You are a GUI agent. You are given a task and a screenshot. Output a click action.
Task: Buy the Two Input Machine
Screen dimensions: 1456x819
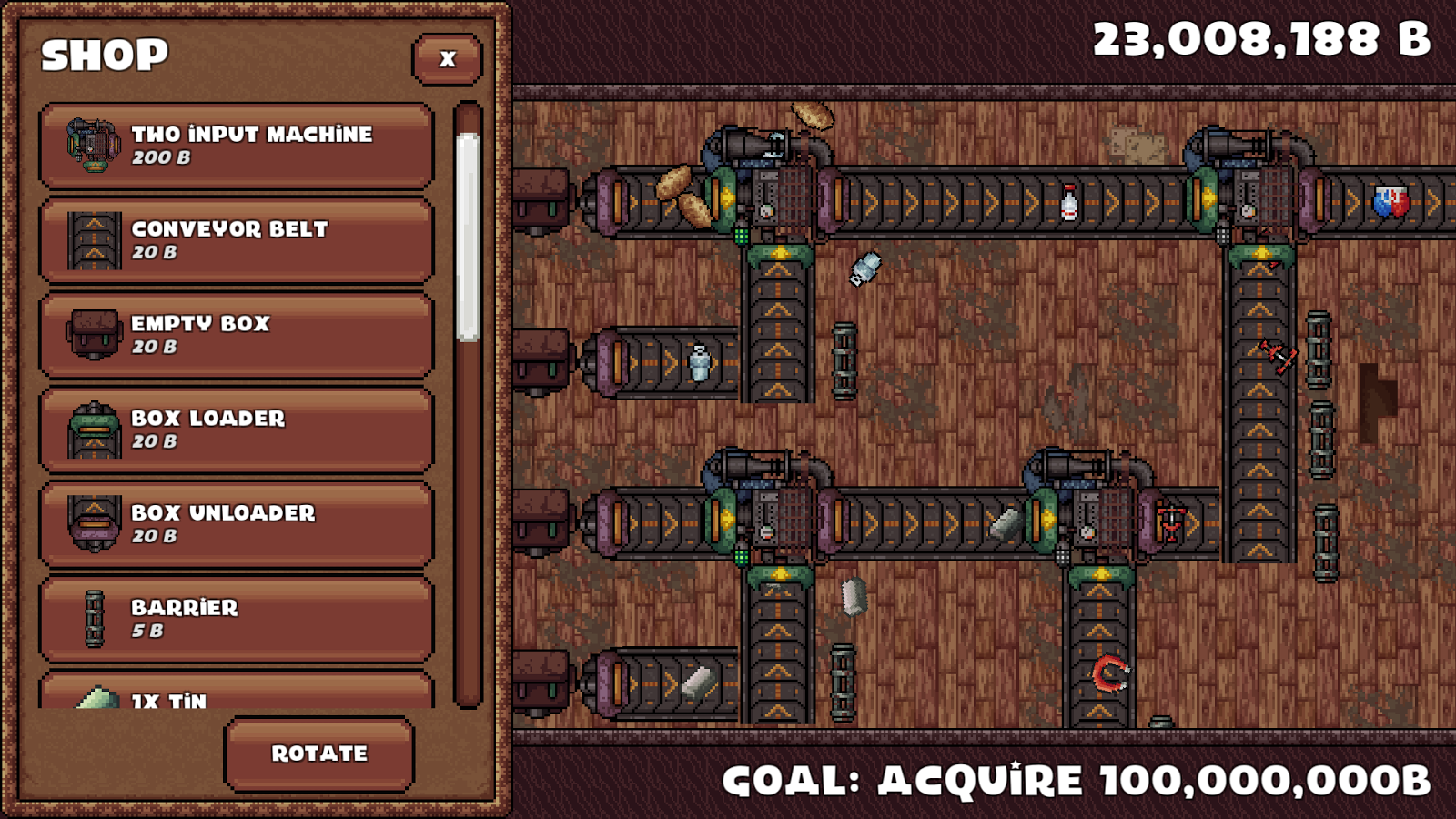pos(236,146)
